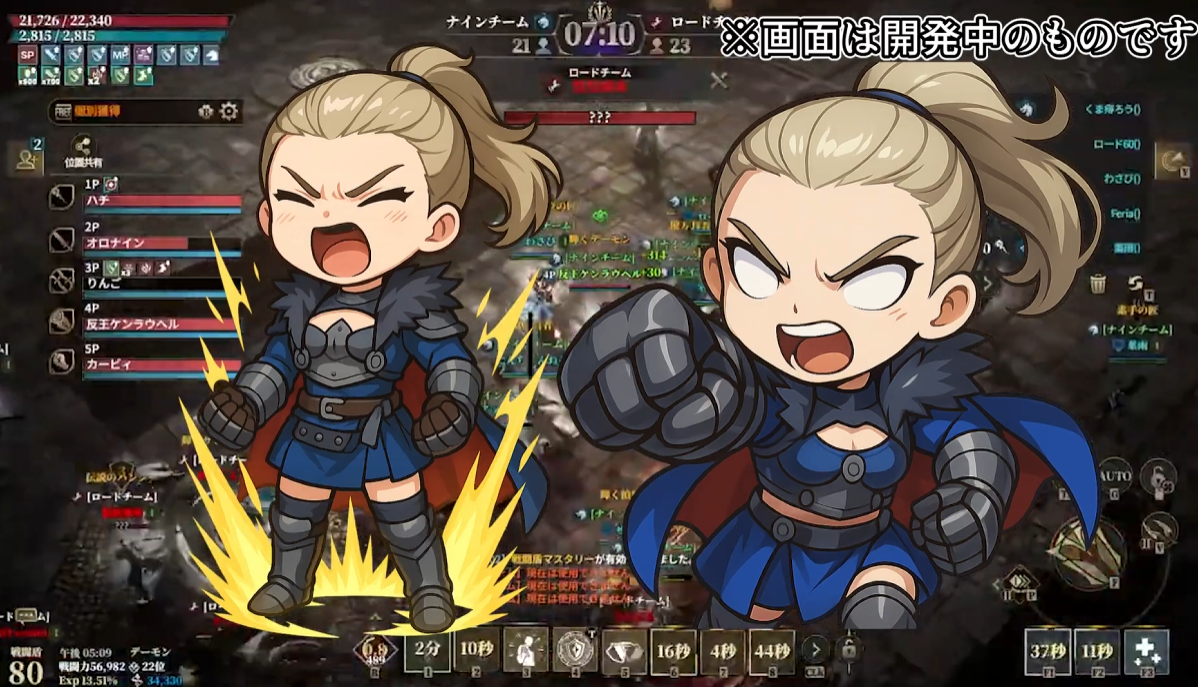Toggle the hotbar padlock
This screenshot has width=1198, height=687.
848,649
